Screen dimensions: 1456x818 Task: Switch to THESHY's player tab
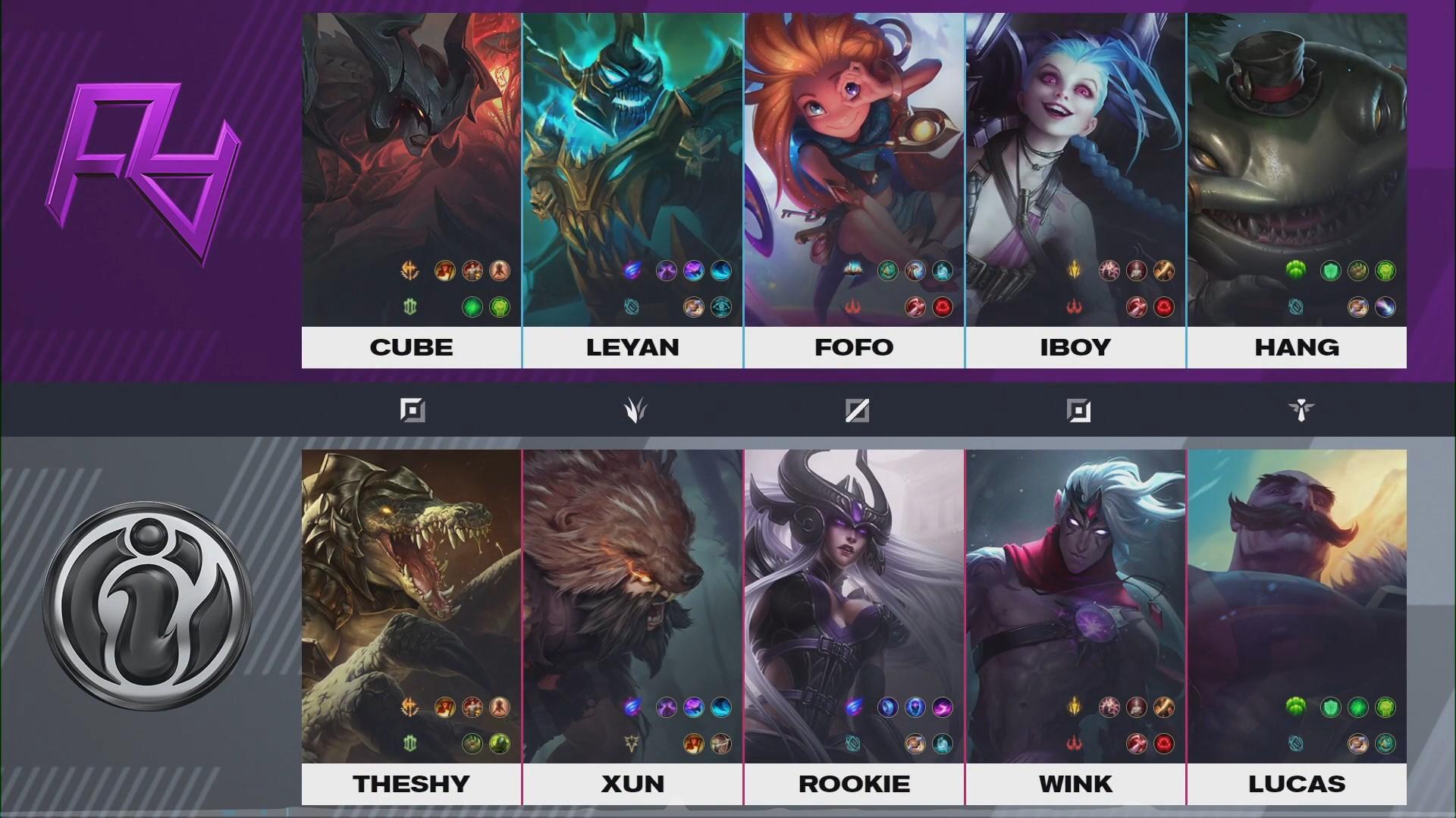pos(412,785)
